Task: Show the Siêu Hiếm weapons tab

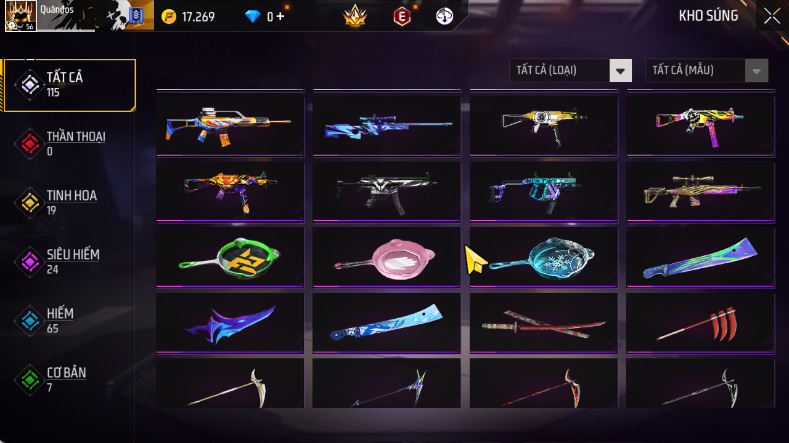Action: point(69,261)
